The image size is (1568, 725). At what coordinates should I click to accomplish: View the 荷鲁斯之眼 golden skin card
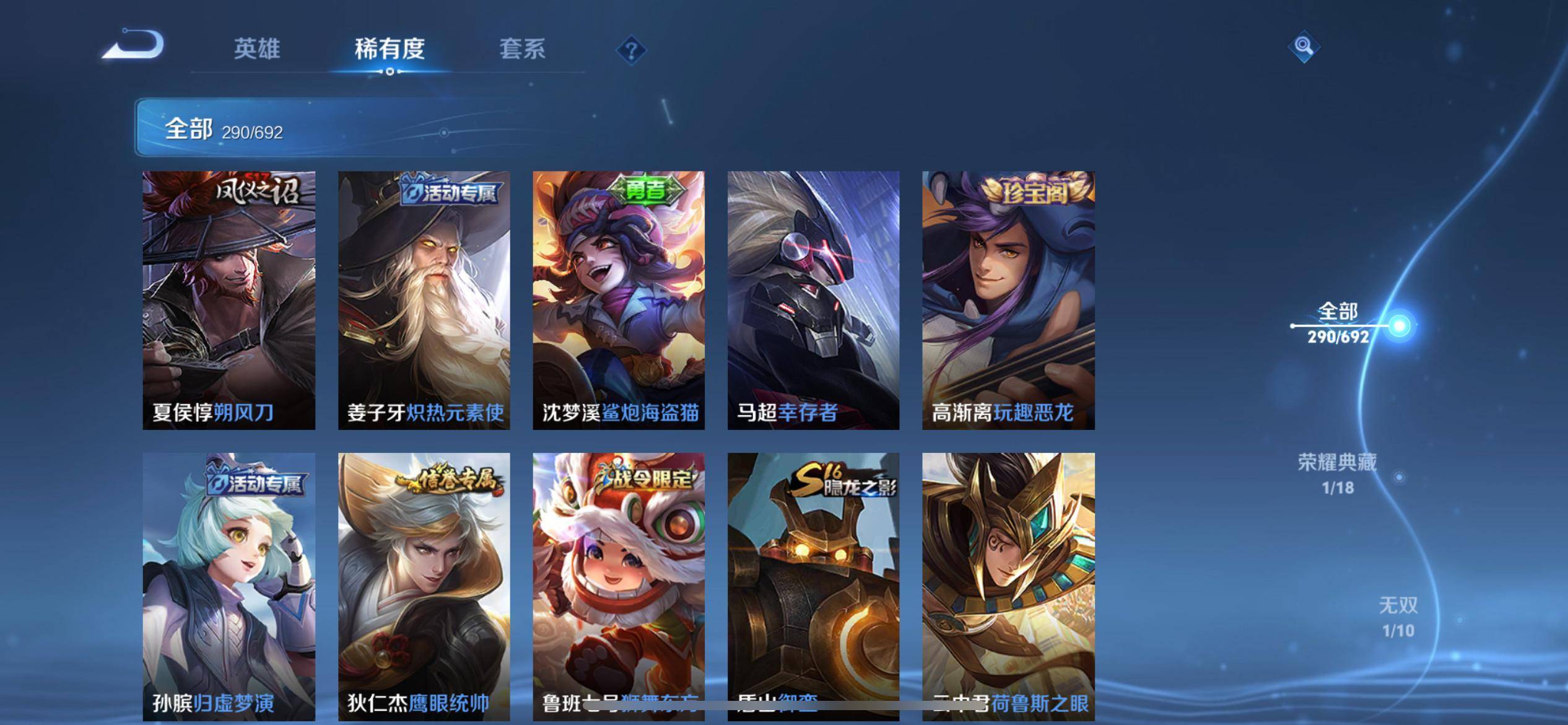click(x=1008, y=586)
